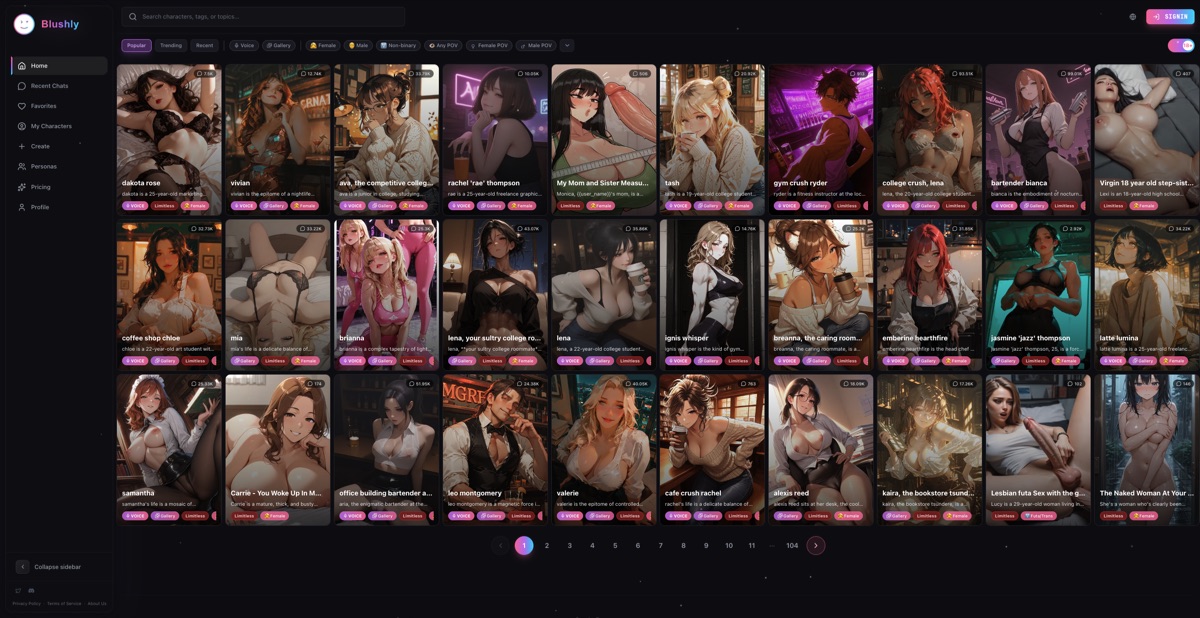Expand the filter list with the chevron button
Screen dimensions: 1200x618
click(x=567, y=45)
